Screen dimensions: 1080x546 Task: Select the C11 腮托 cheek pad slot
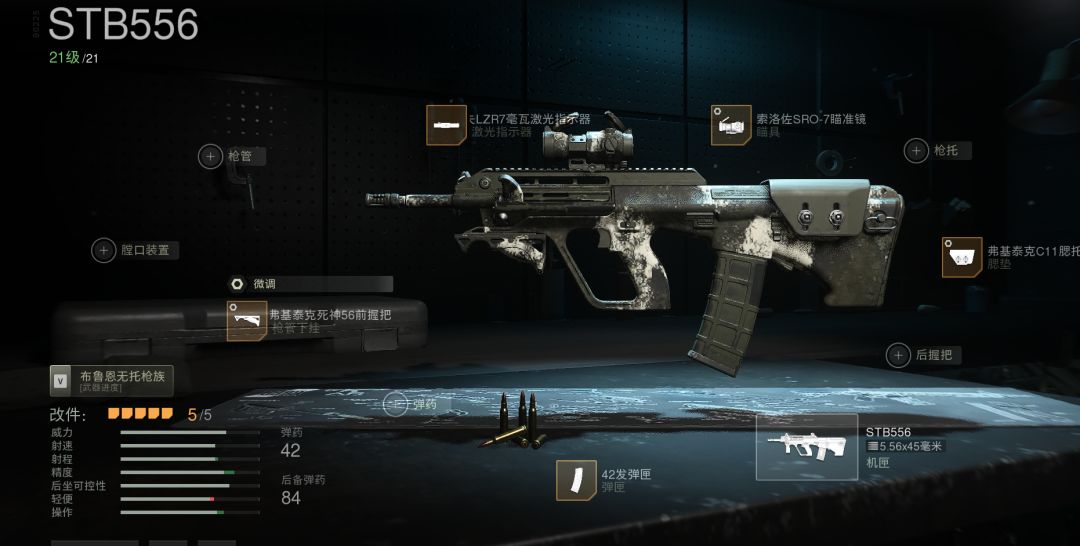click(961, 257)
